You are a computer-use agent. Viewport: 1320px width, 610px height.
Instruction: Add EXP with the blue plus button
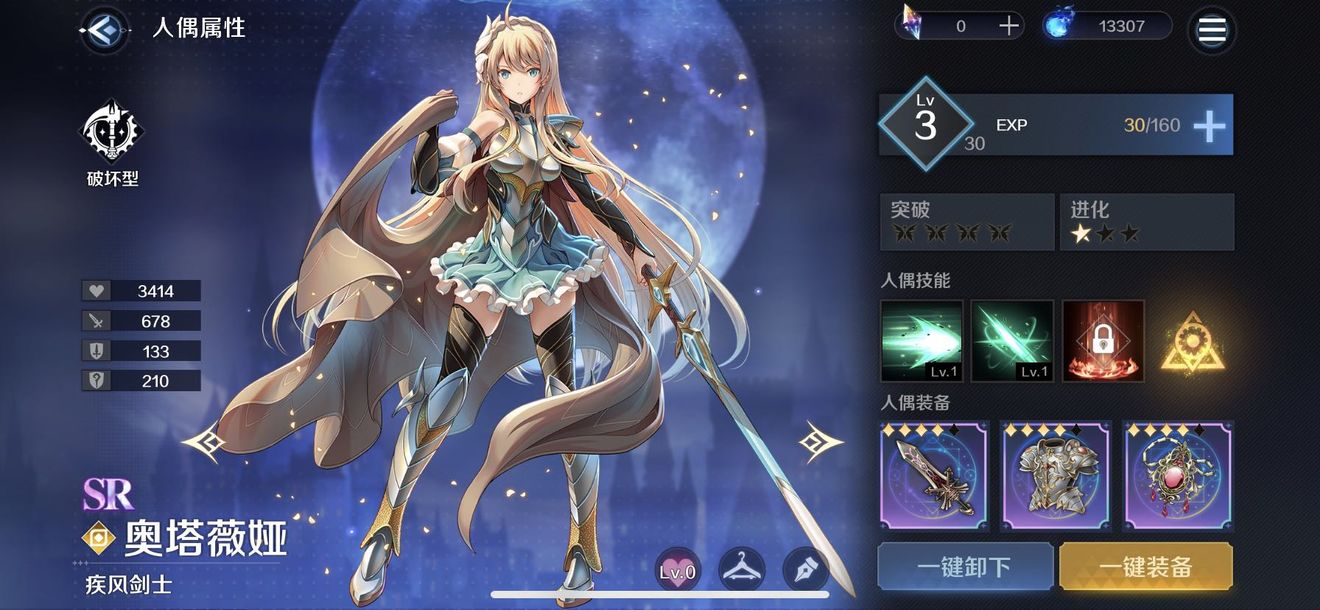(x=1209, y=126)
